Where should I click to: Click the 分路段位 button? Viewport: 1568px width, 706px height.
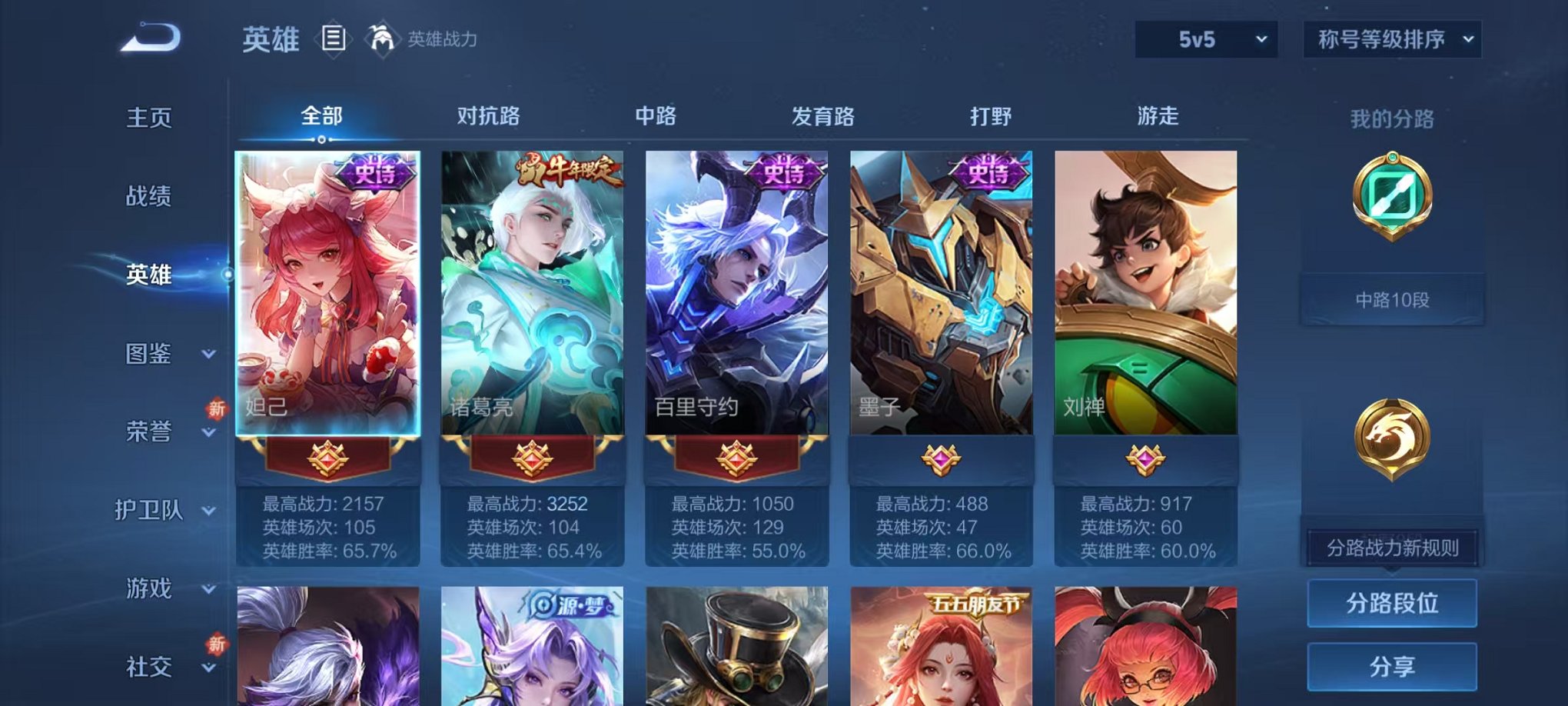click(x=1391, y=604)
